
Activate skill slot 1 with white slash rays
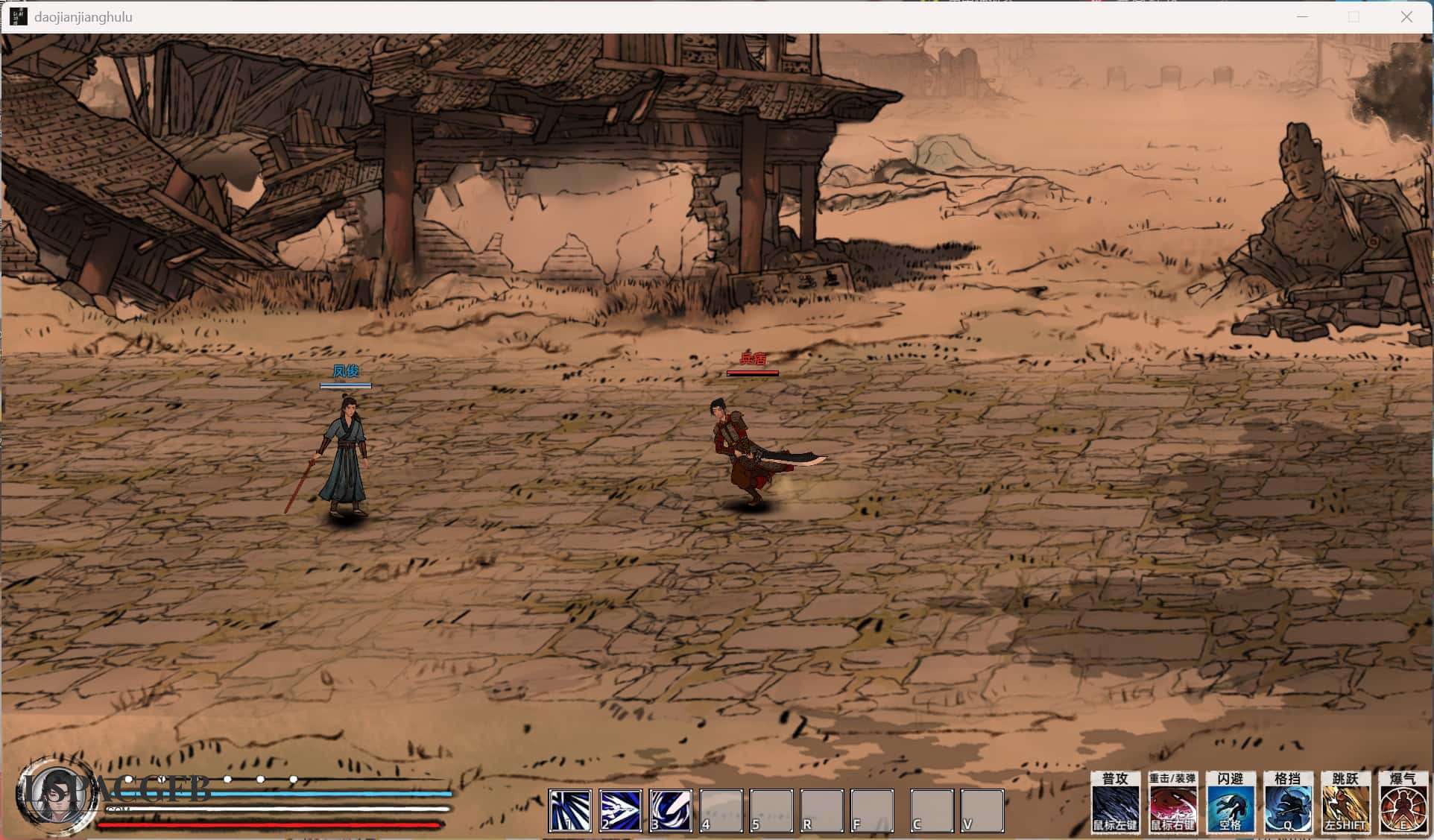tap(570, 810)
